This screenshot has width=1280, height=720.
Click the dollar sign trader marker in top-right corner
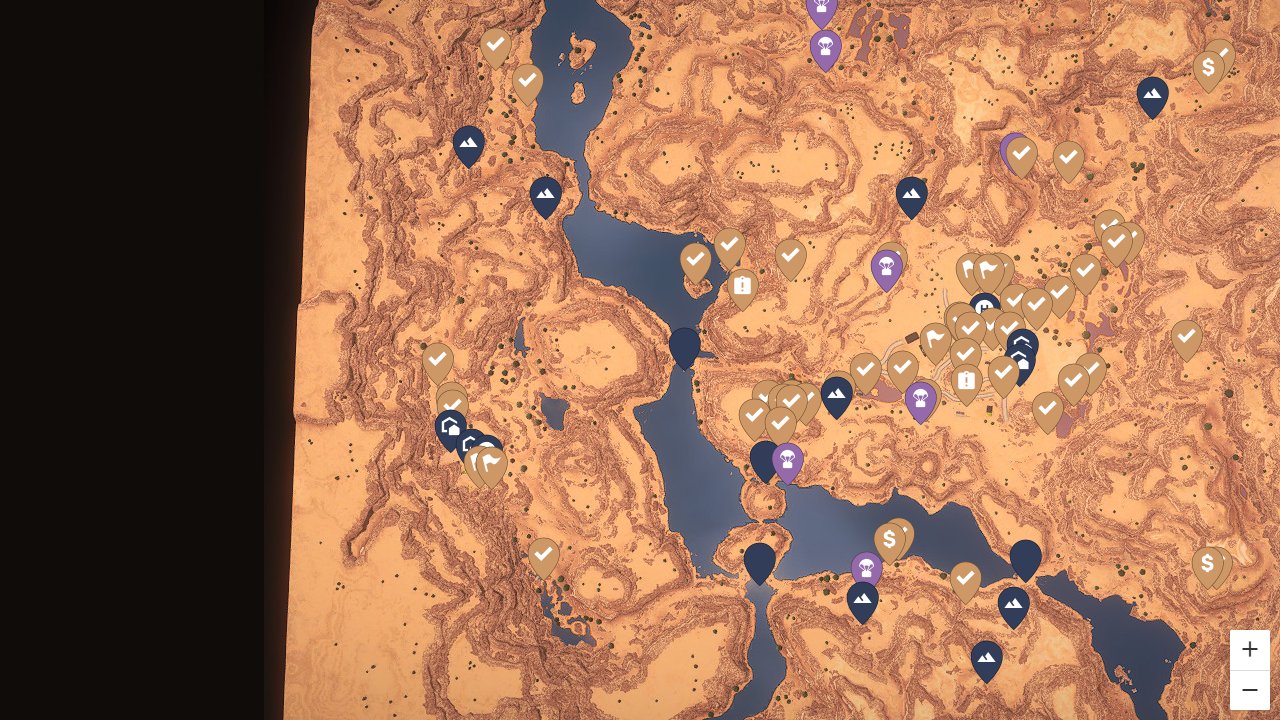1210,66
